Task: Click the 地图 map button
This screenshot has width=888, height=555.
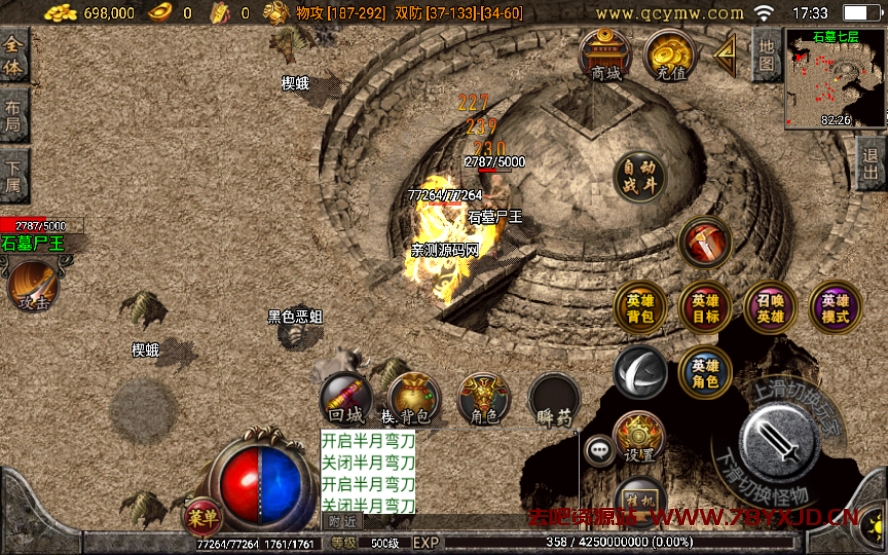Action: pyautogui.click(x=766, y=54)
